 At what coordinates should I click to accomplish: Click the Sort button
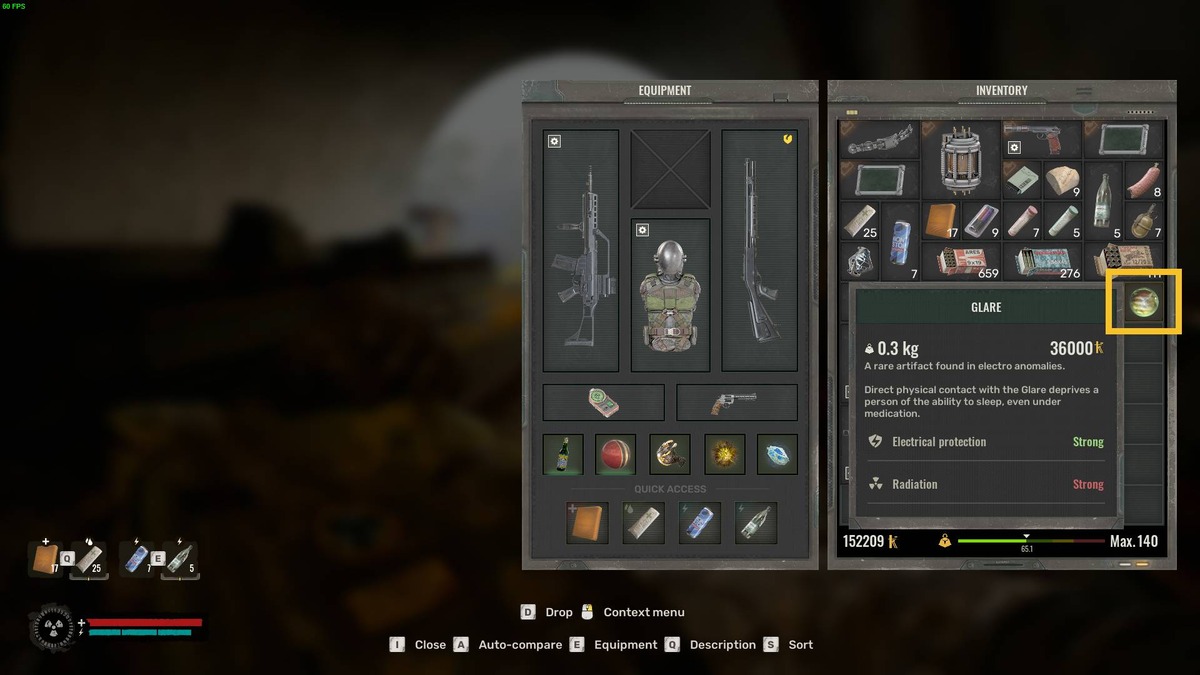coord(790,645)
